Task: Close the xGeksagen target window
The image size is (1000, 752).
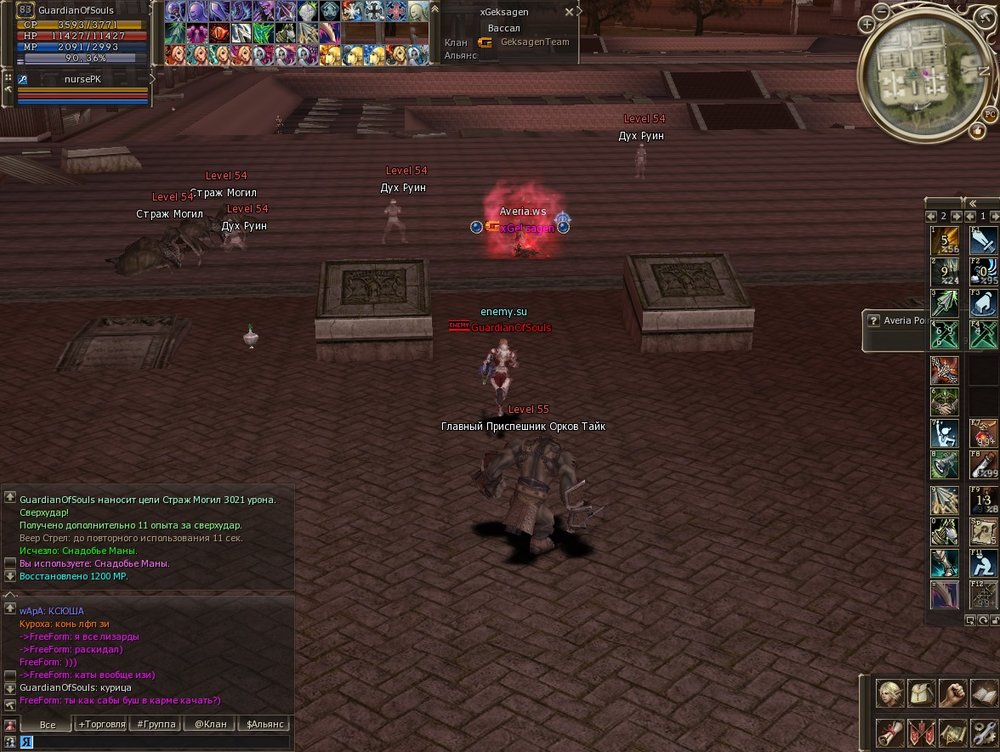Action: [x=569, y=12]
